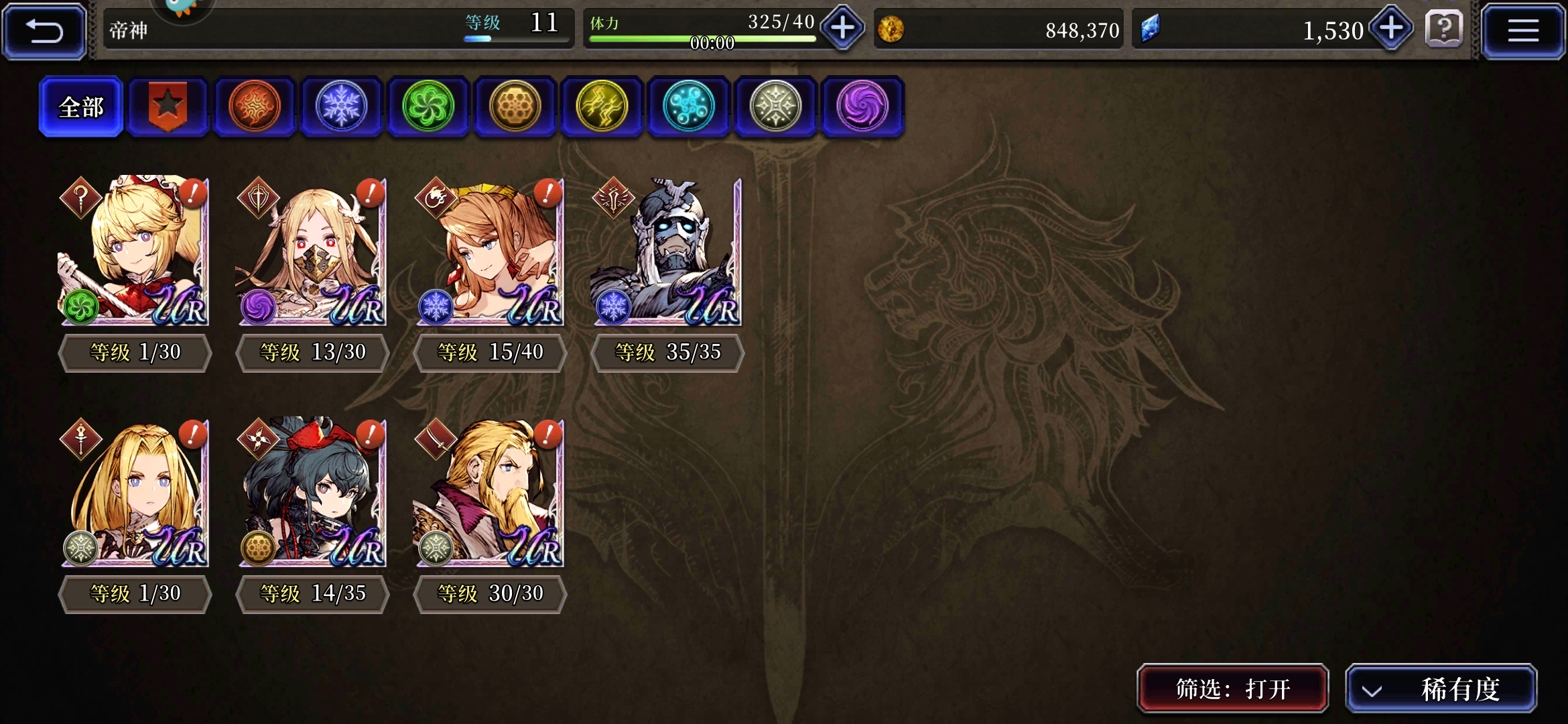Toggle the star favorites filter

click(168, 106)
